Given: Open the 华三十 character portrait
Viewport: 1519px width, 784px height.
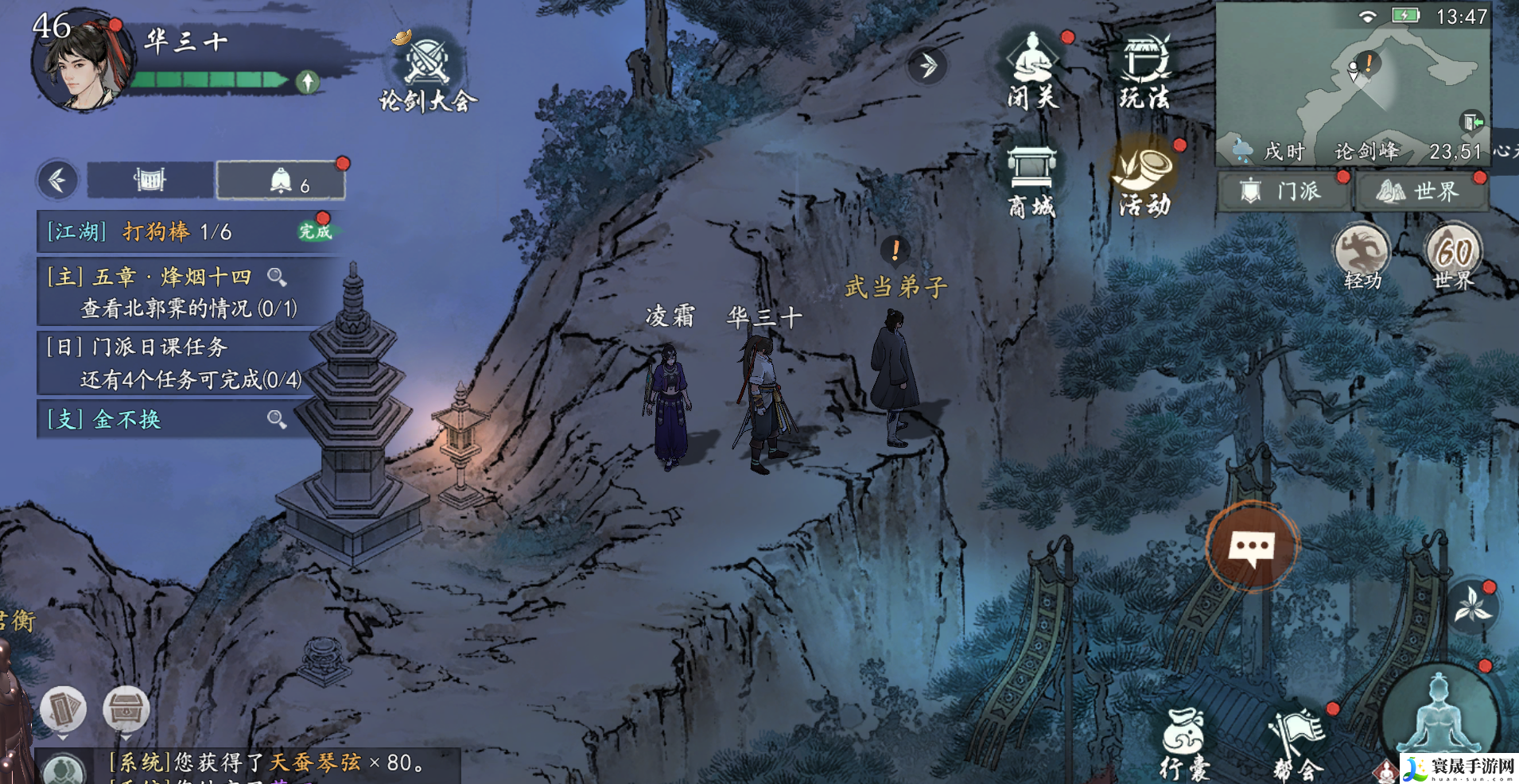Looking at the screenshot, I should click(x=77, y=64).
